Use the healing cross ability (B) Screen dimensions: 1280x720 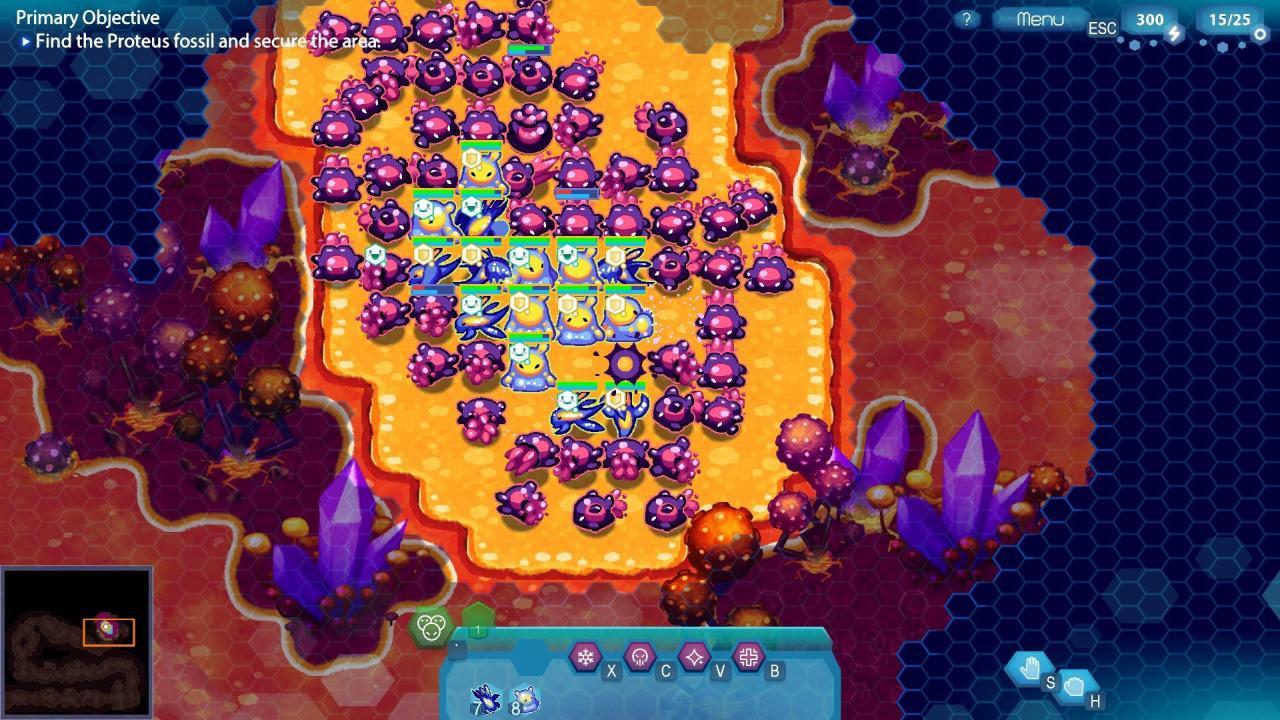pos(750,656)
